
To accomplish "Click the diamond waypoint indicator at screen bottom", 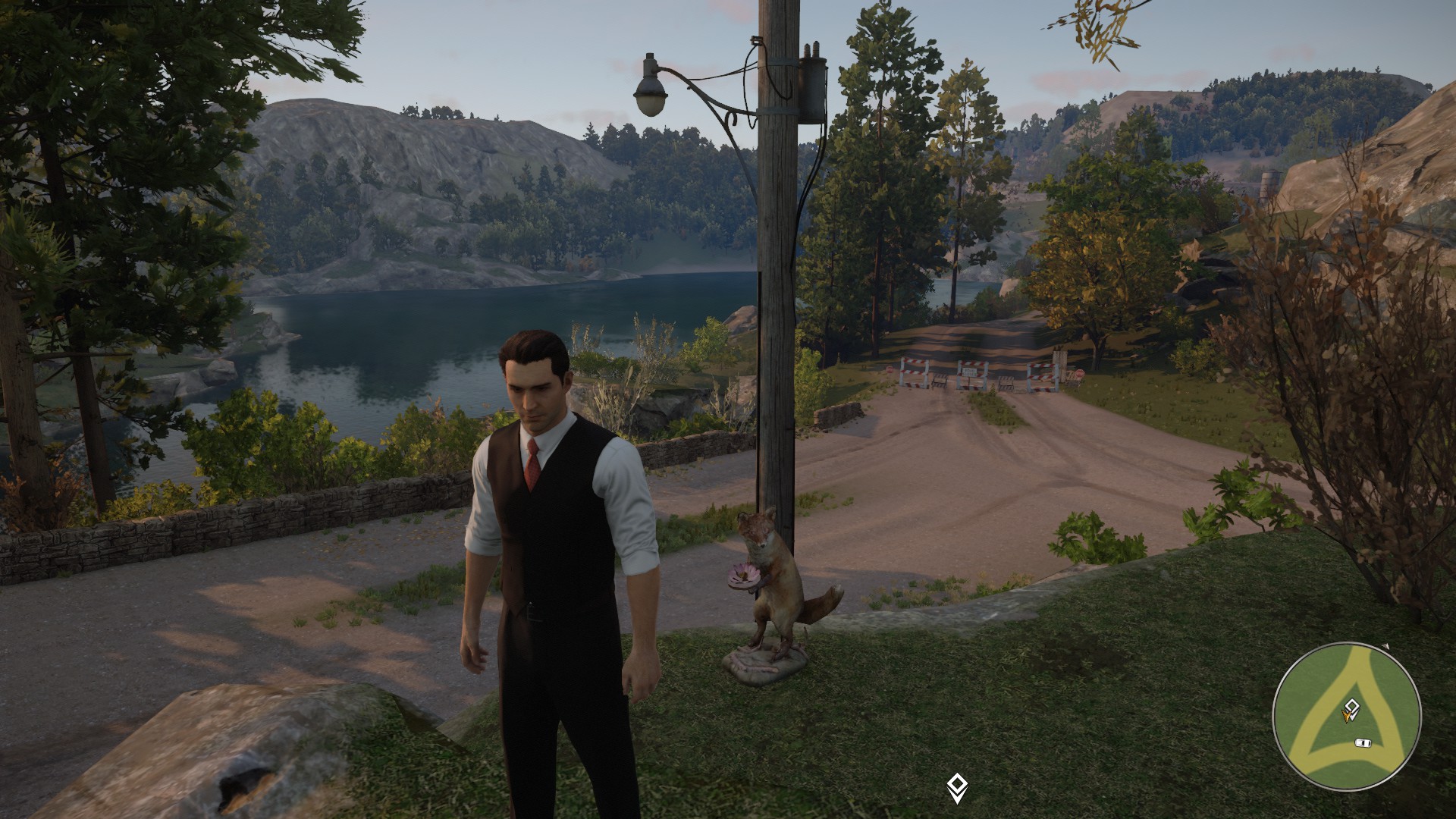I will 957,786.
